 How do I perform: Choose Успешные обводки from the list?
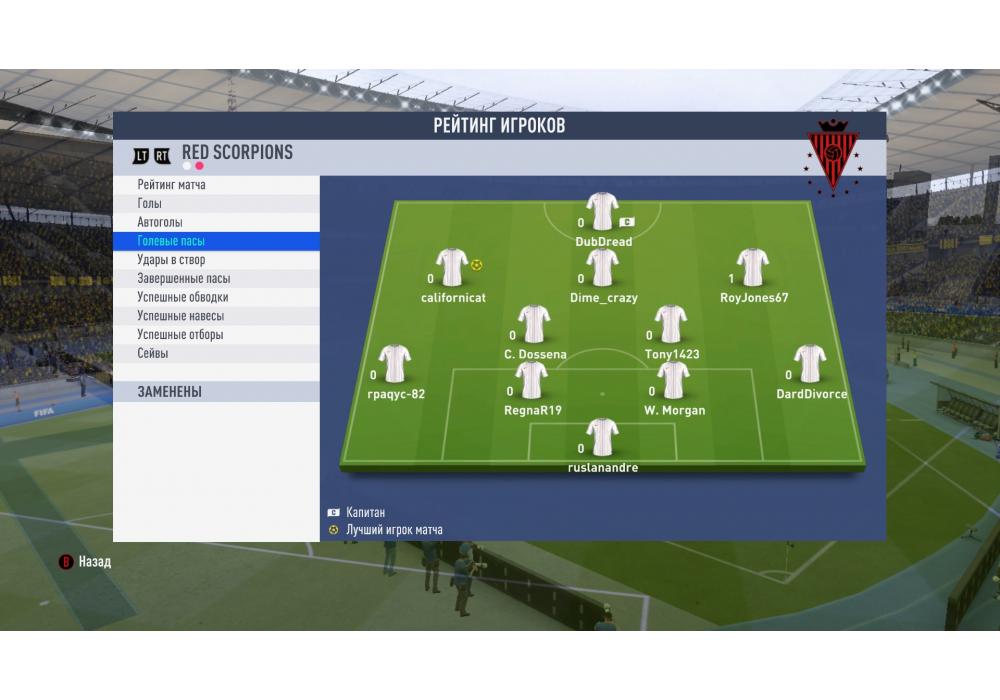click(183, 297)
